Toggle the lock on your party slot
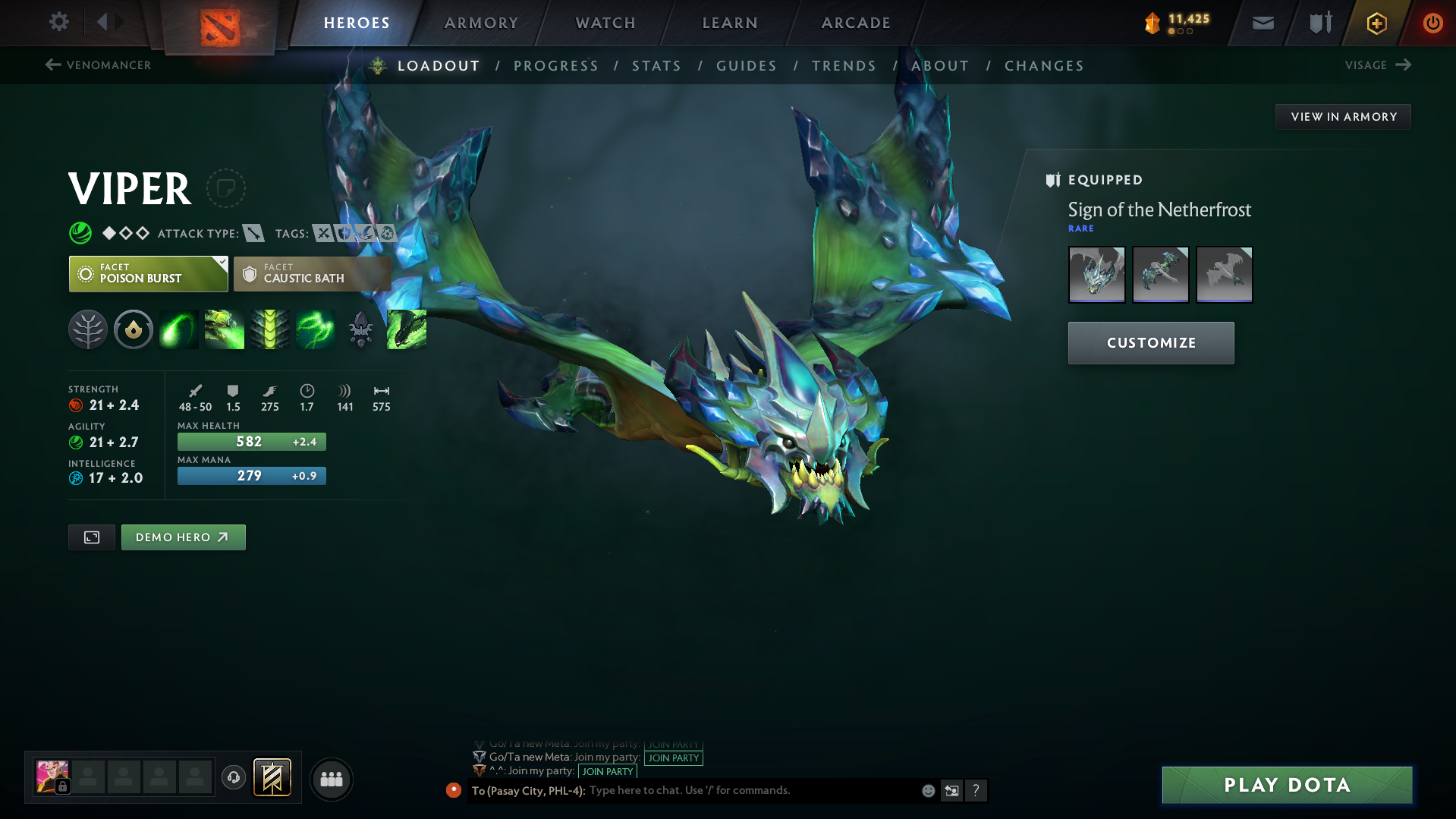This screenshot has height=819, width=1456. pyautogui.click(x=61, y=787)
